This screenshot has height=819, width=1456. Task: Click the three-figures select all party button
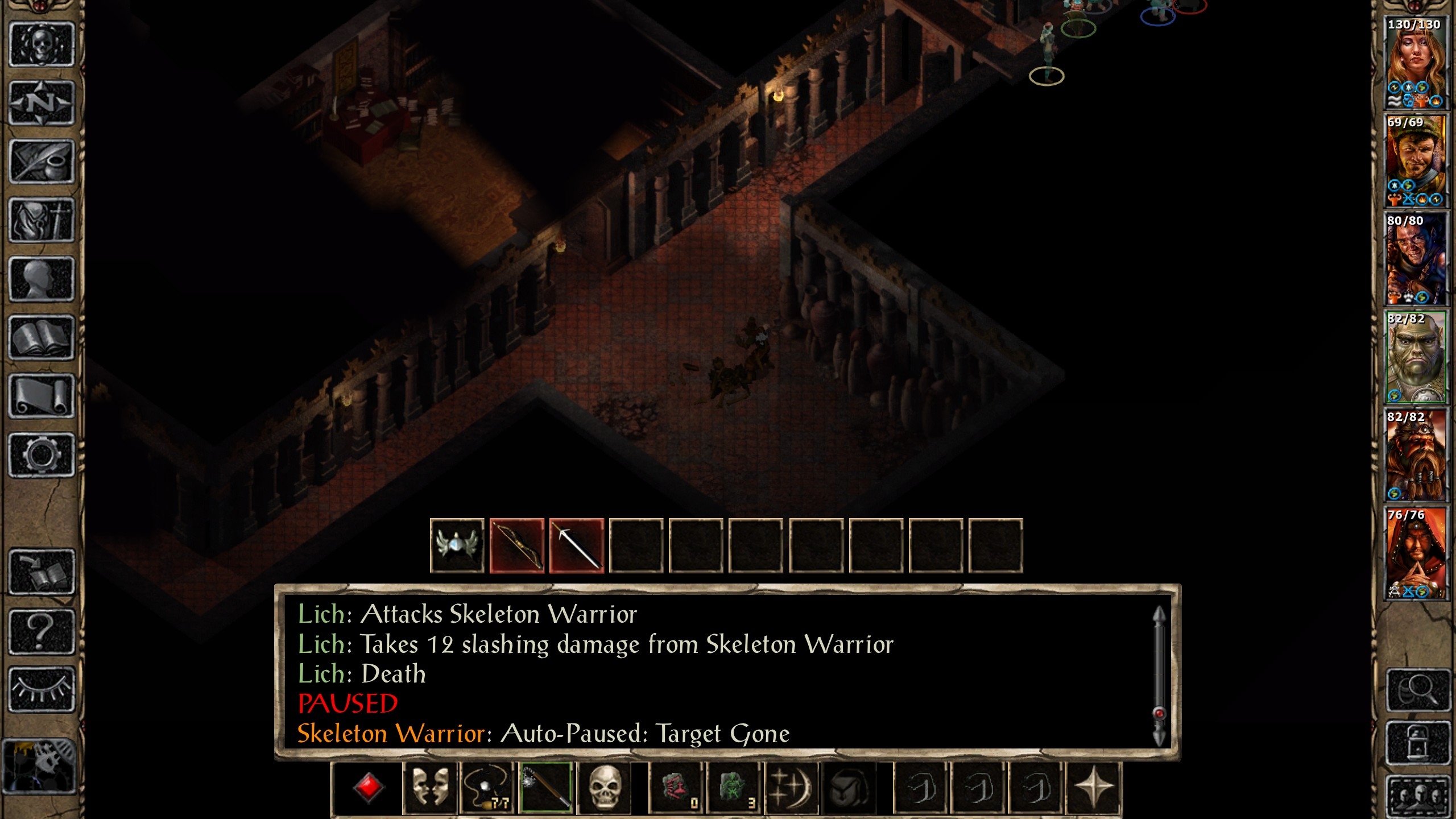tap(1418, 796)
